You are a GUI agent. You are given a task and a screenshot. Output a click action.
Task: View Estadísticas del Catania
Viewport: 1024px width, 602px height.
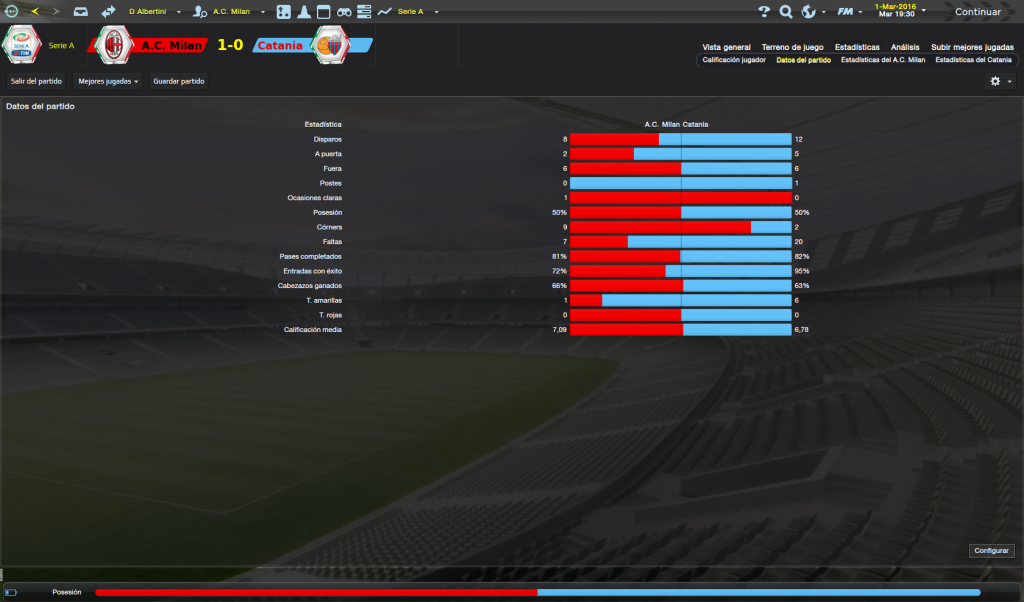[x=973, y=60]
